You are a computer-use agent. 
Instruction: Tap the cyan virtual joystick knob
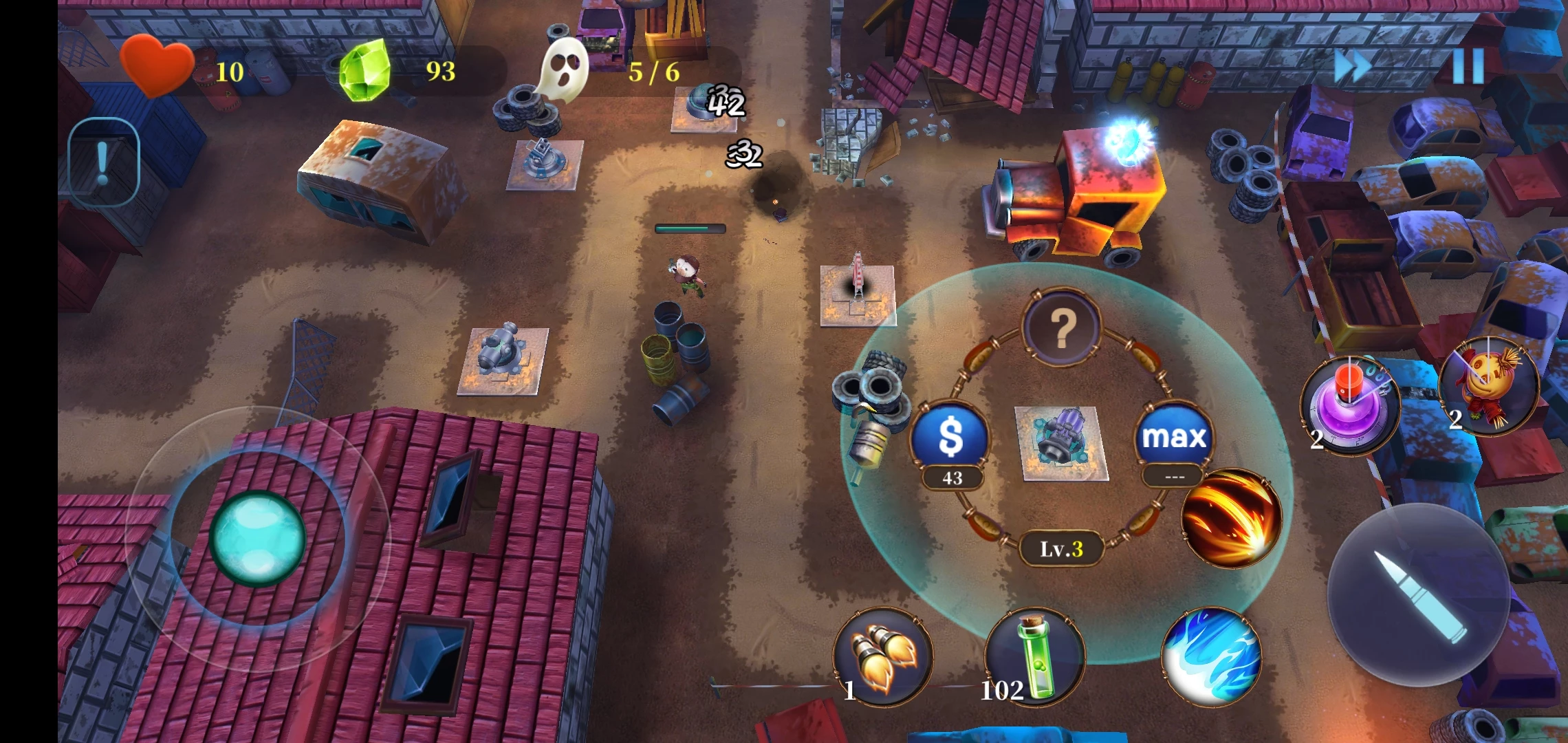pos(257,538)
